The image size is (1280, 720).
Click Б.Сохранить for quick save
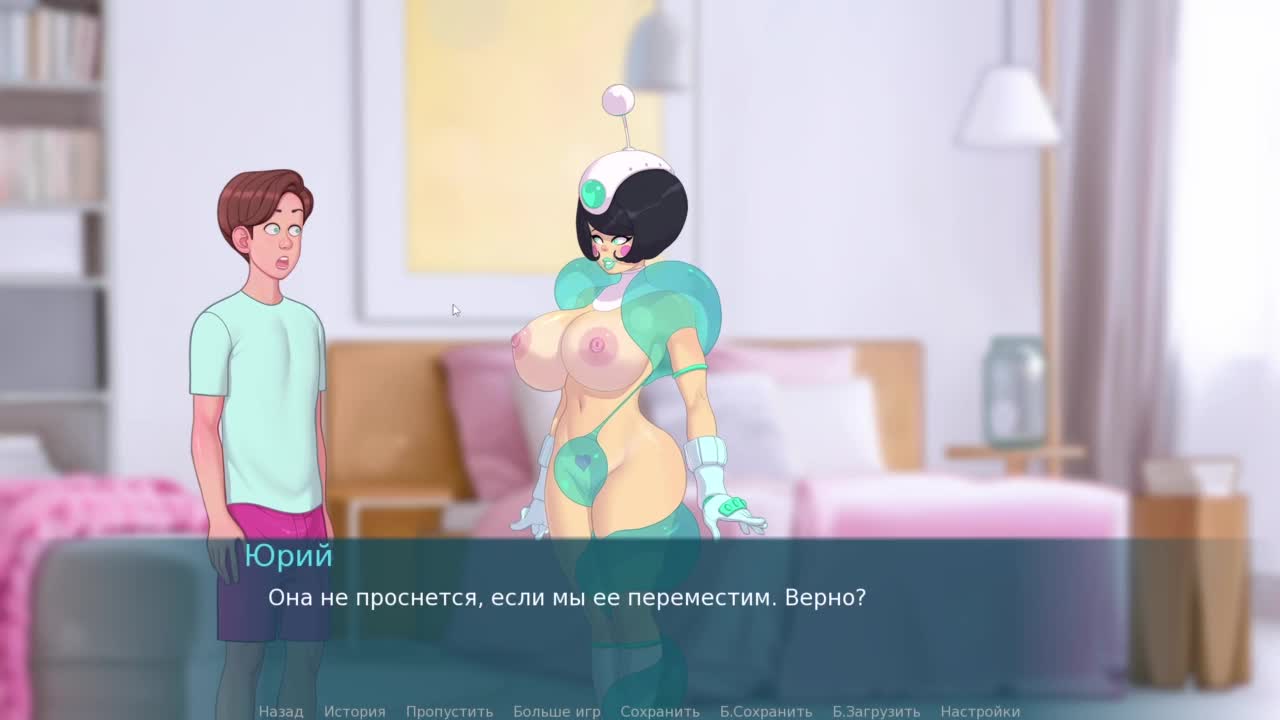(765, 711)
